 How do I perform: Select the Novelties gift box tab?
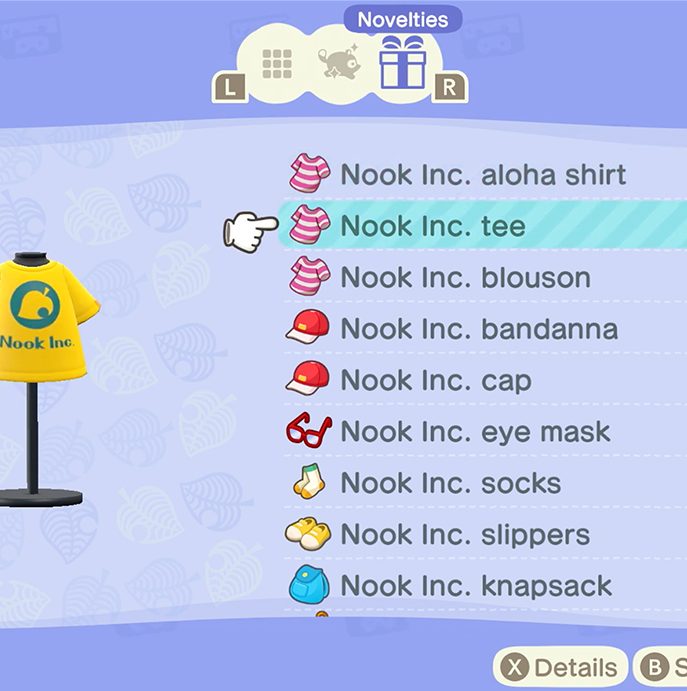tap(403, 62)
